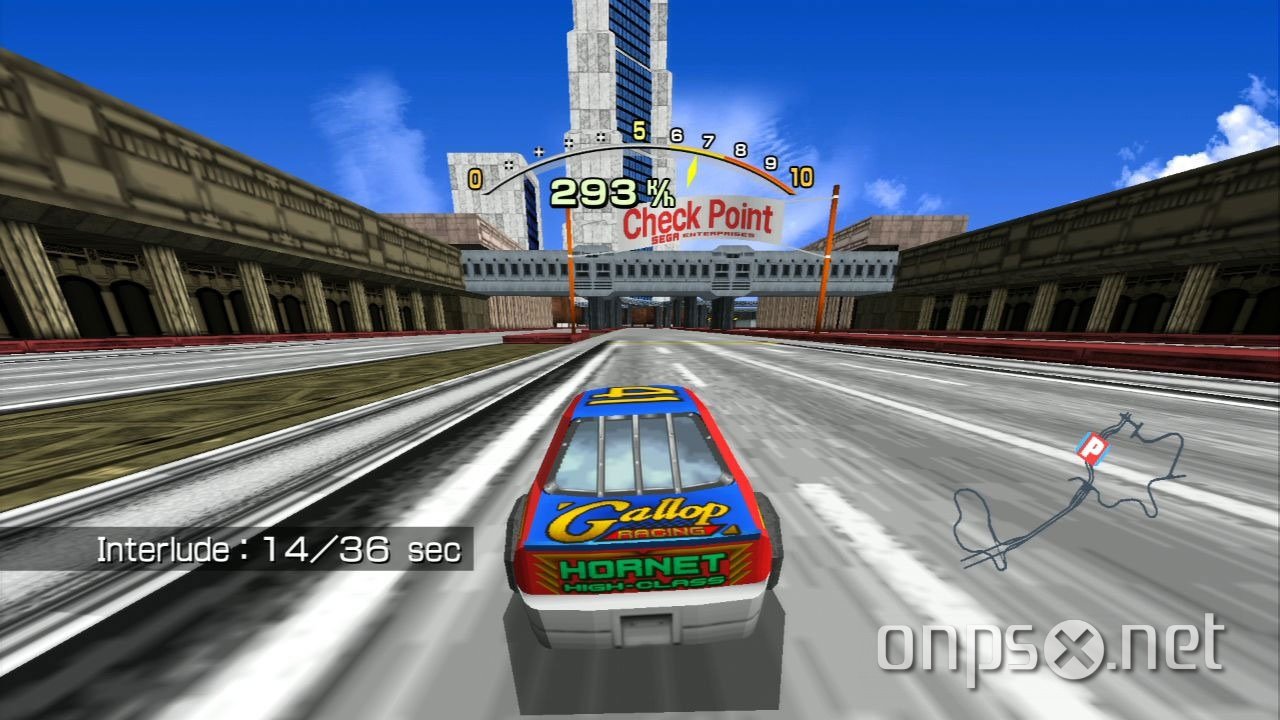
Task: Click the Check Point banner text
Action: [x=698, y=218]
